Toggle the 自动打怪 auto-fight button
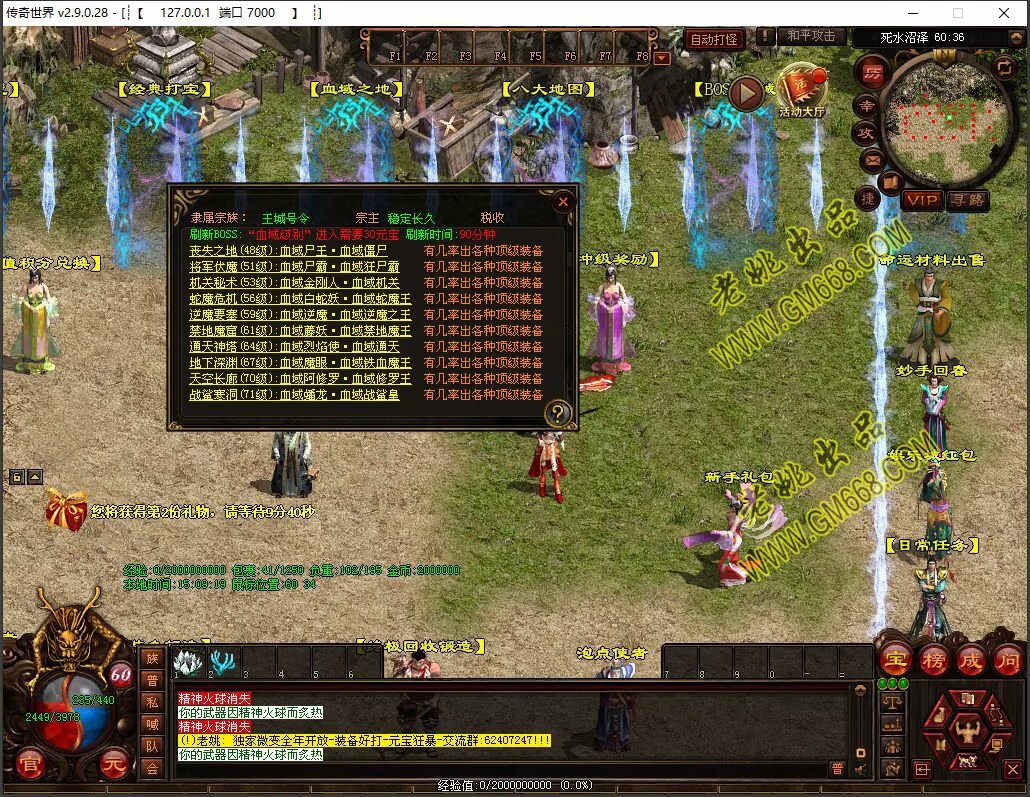 click(x=714, y=40)
